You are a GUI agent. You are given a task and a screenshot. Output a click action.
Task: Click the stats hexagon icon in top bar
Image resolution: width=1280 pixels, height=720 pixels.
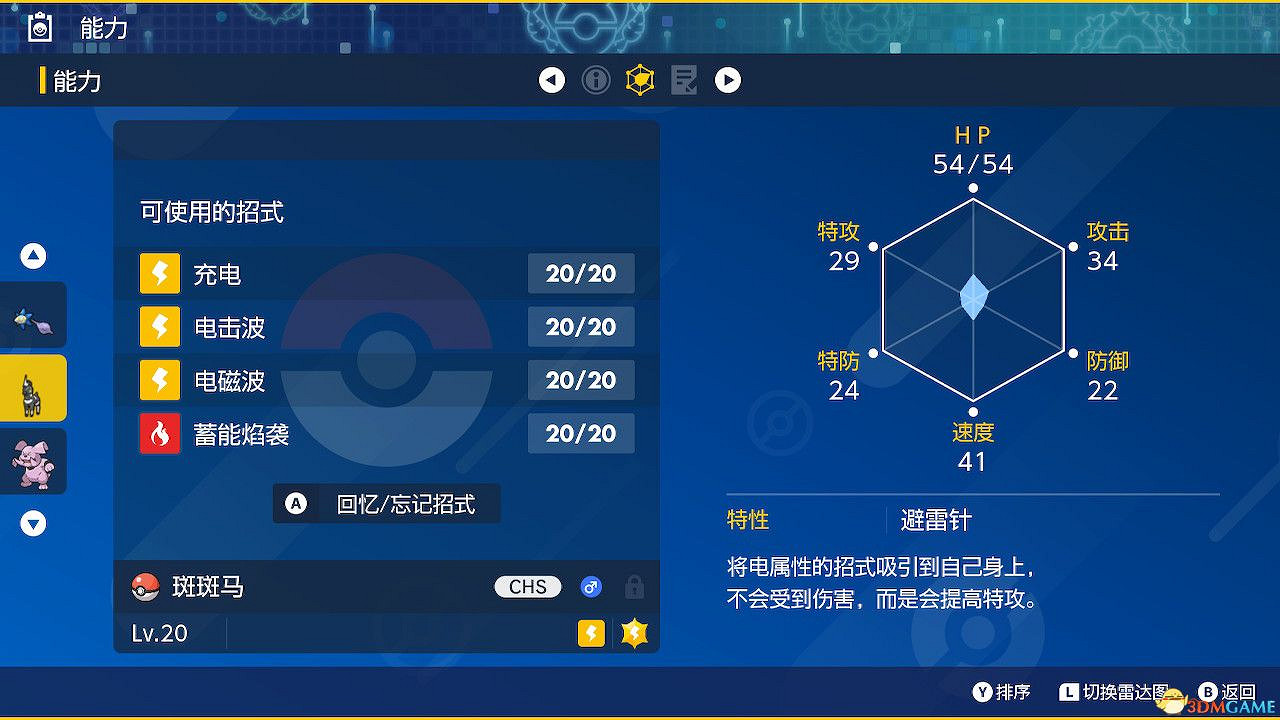(x=640, y=80)
